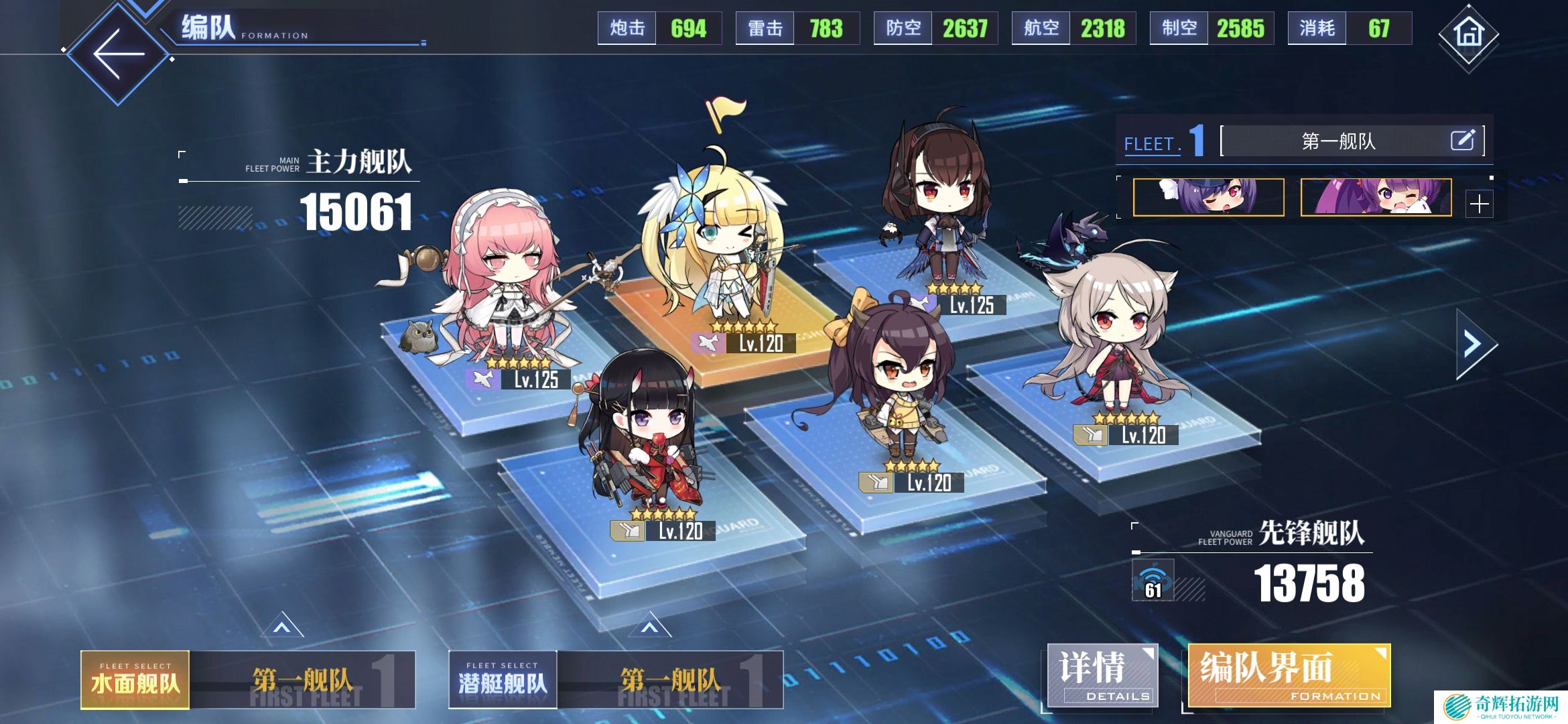1568x724 pixels.
Task: Switch to the next fleet
Action: coord(1474,345)
